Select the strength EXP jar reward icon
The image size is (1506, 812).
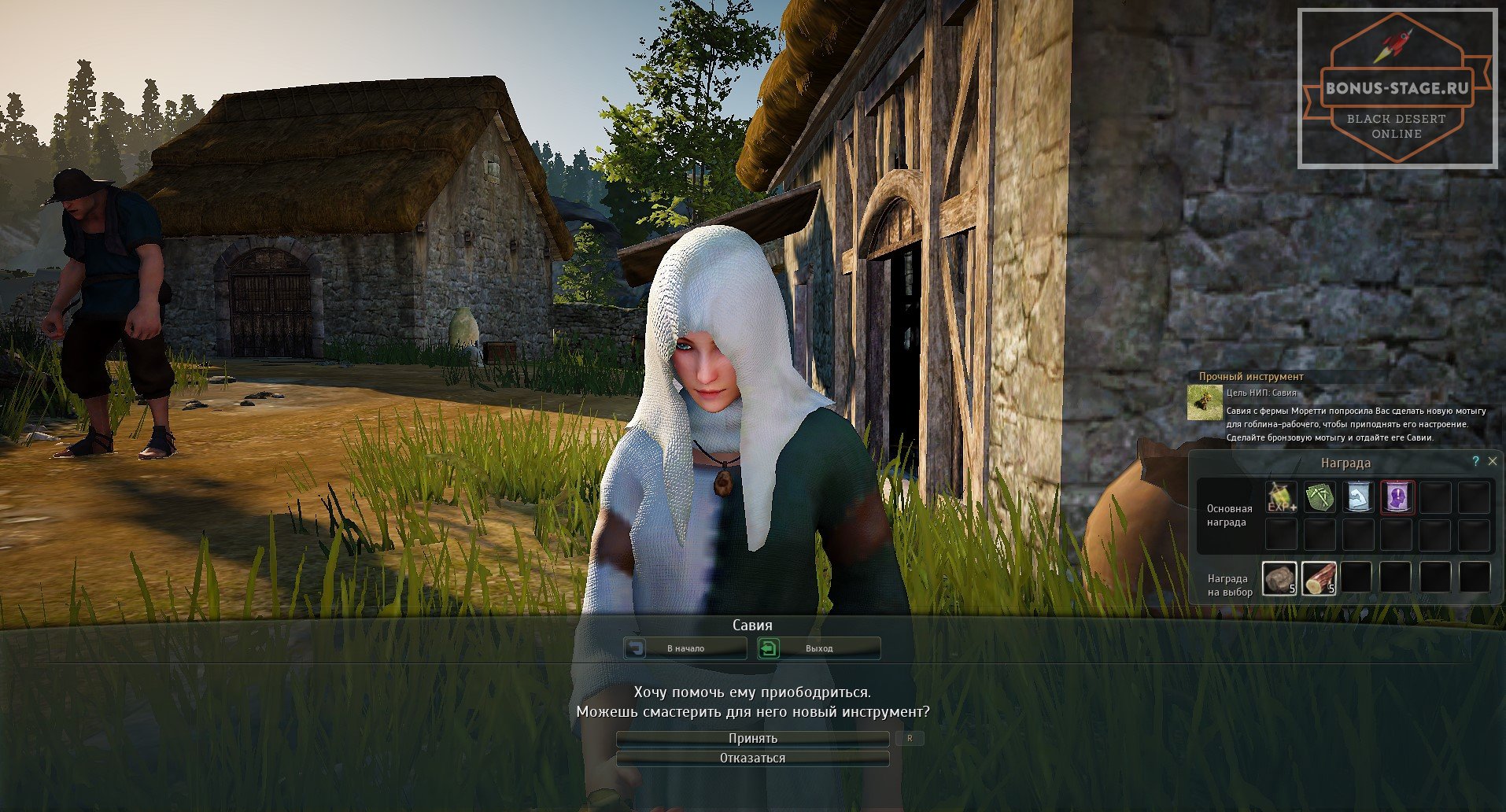pos(1358,496)
